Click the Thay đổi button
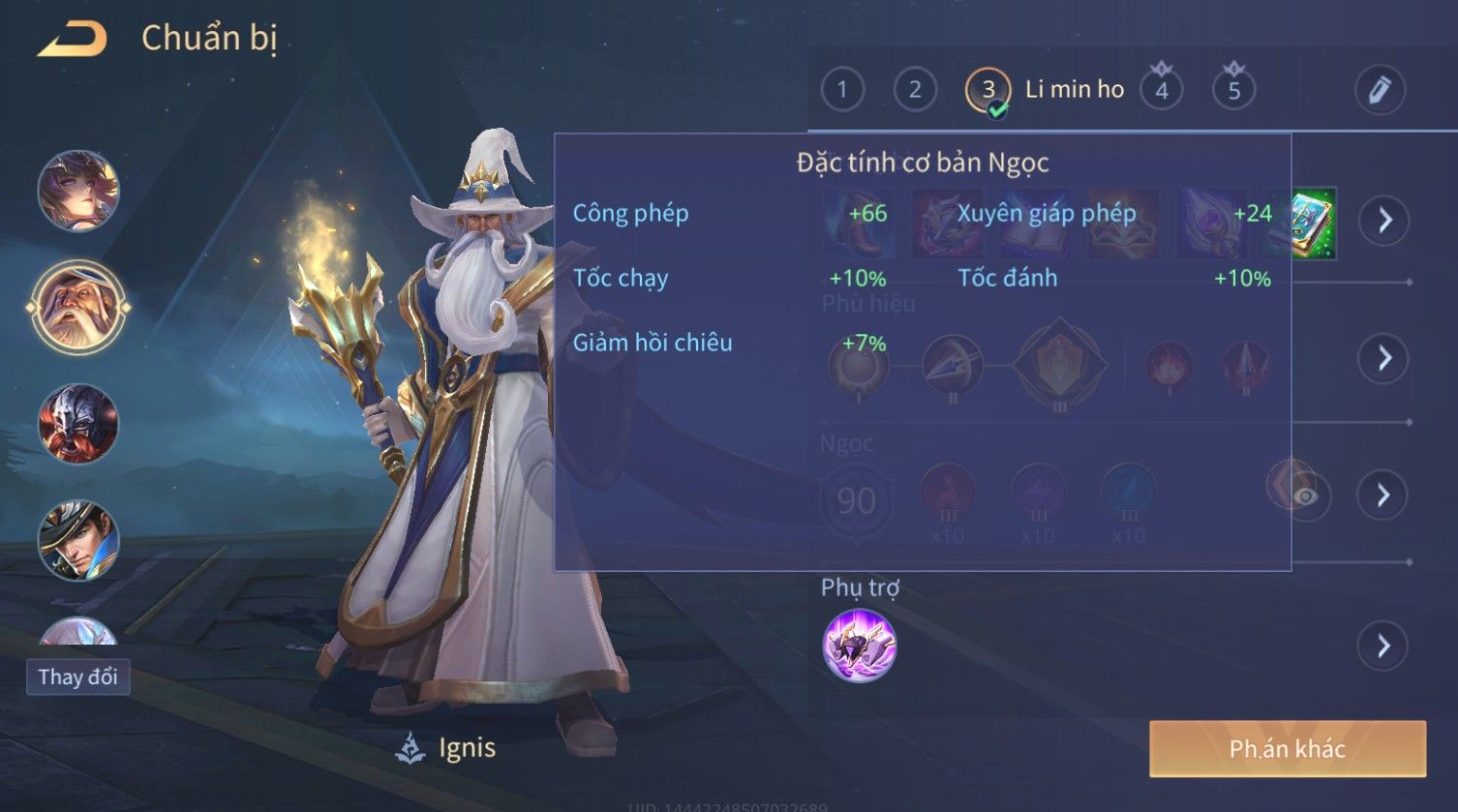The image size is (1458, 812). [x=78, y=677]
